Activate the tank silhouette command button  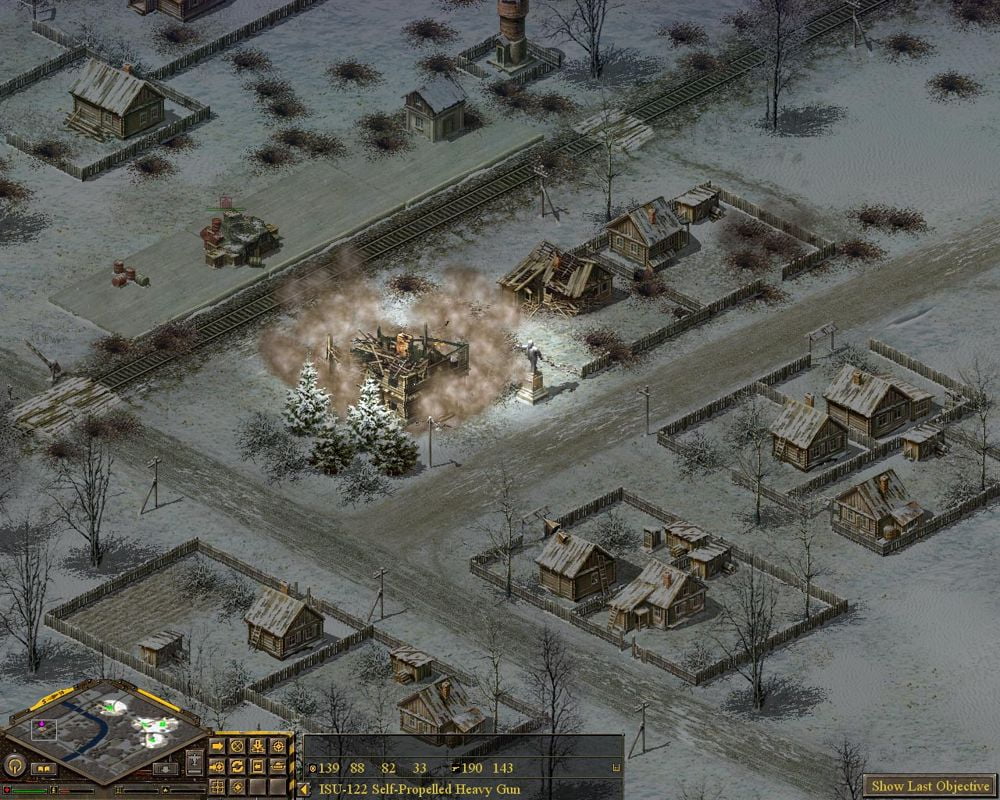pos(278,767)
